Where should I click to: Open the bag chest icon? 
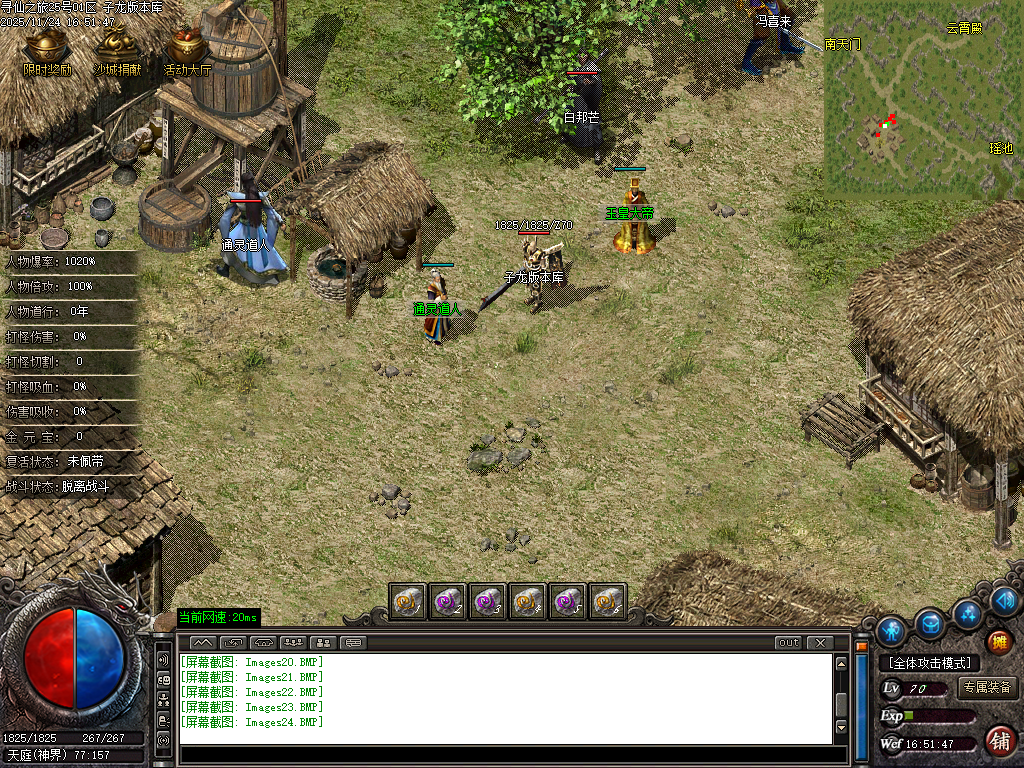tap(931, 624)
